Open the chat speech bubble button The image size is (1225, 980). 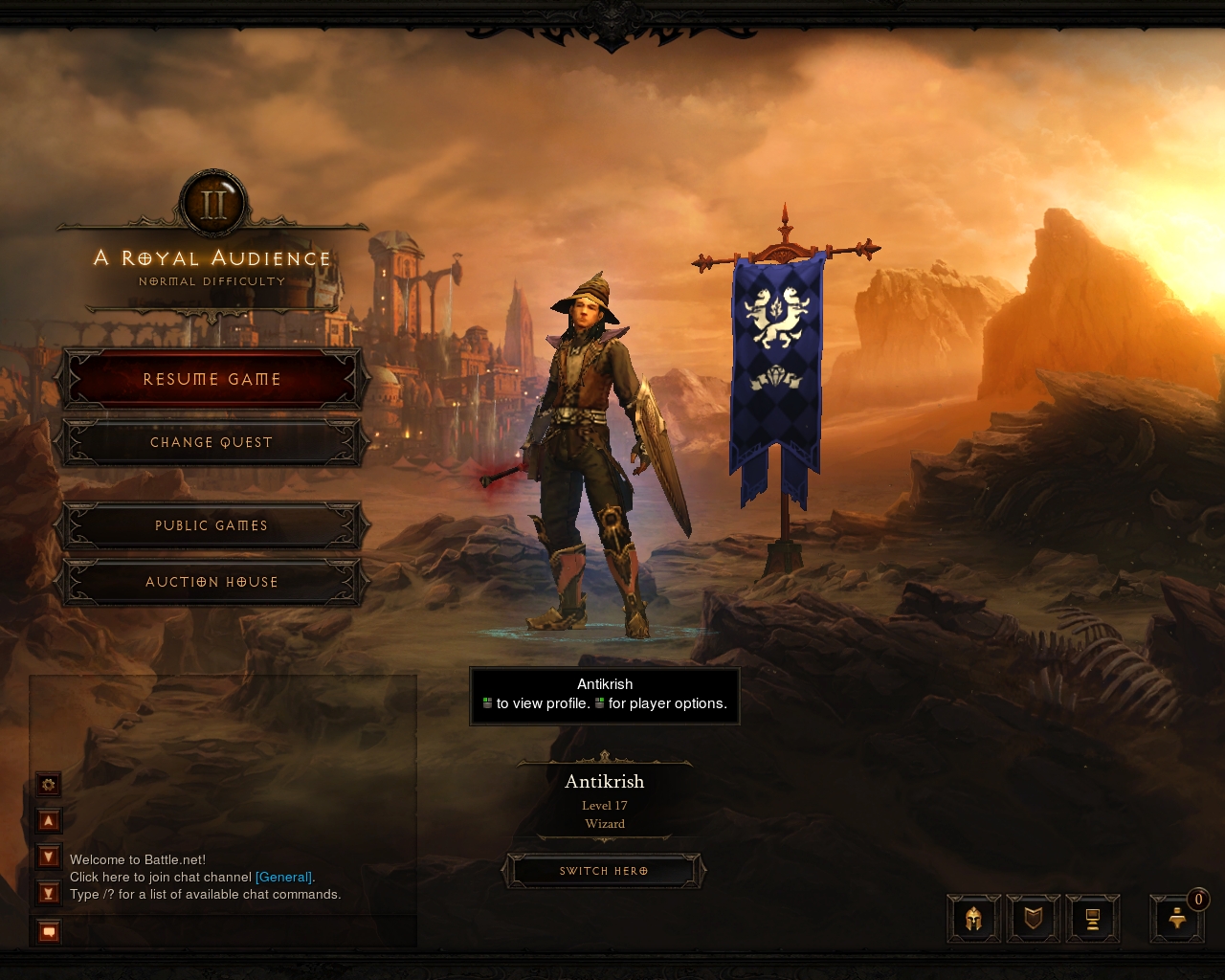tap(49, 930)
